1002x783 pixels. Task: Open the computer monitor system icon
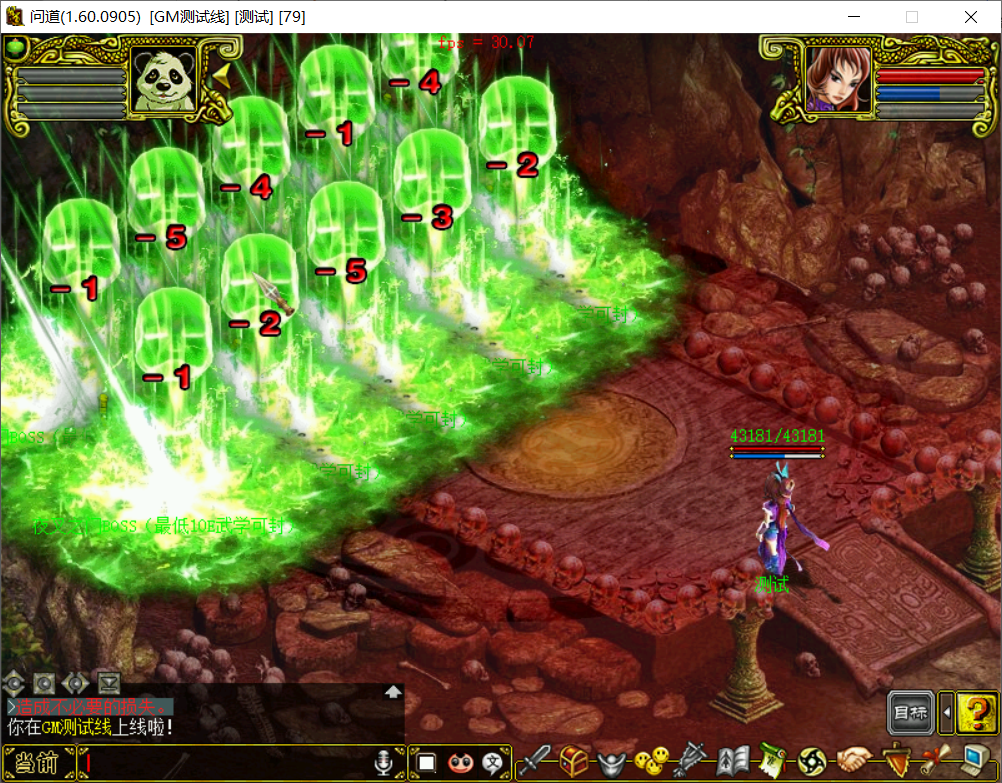(x=975, y=762)
